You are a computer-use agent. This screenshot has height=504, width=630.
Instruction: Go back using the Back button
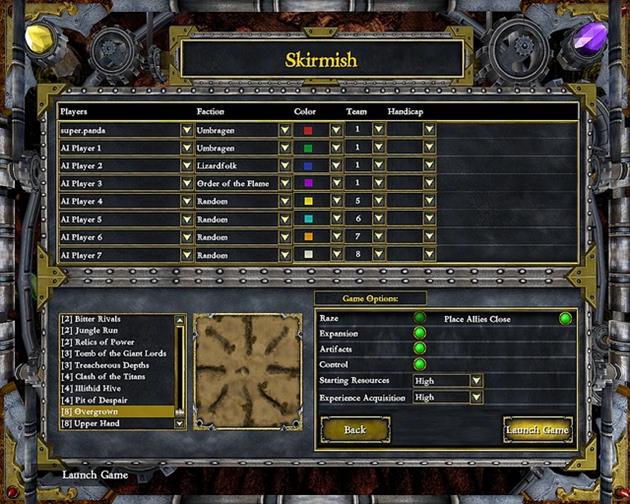point(355,430)
